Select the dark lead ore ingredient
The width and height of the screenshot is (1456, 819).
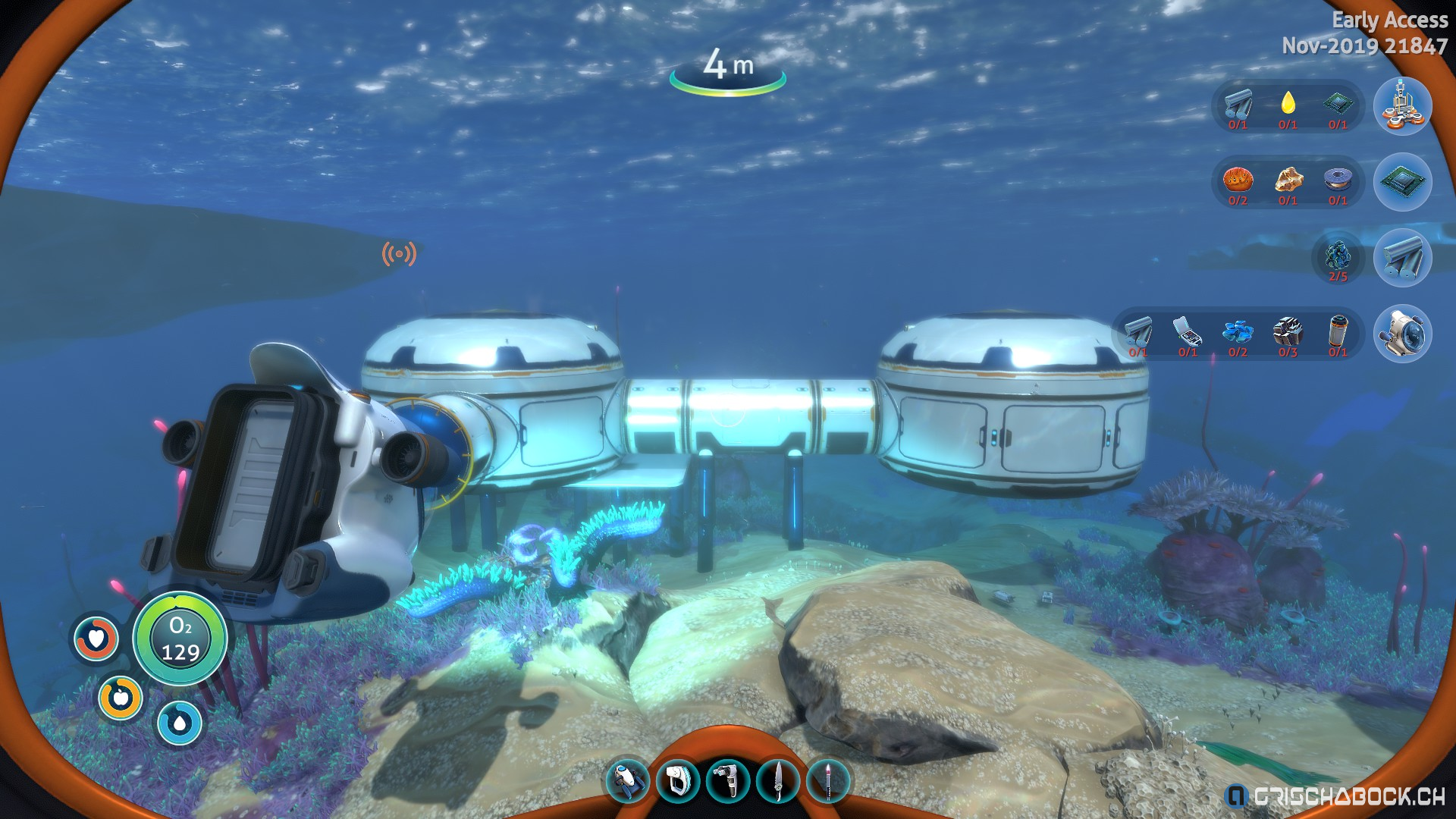pyautogui.click(x=1288, y=332)
